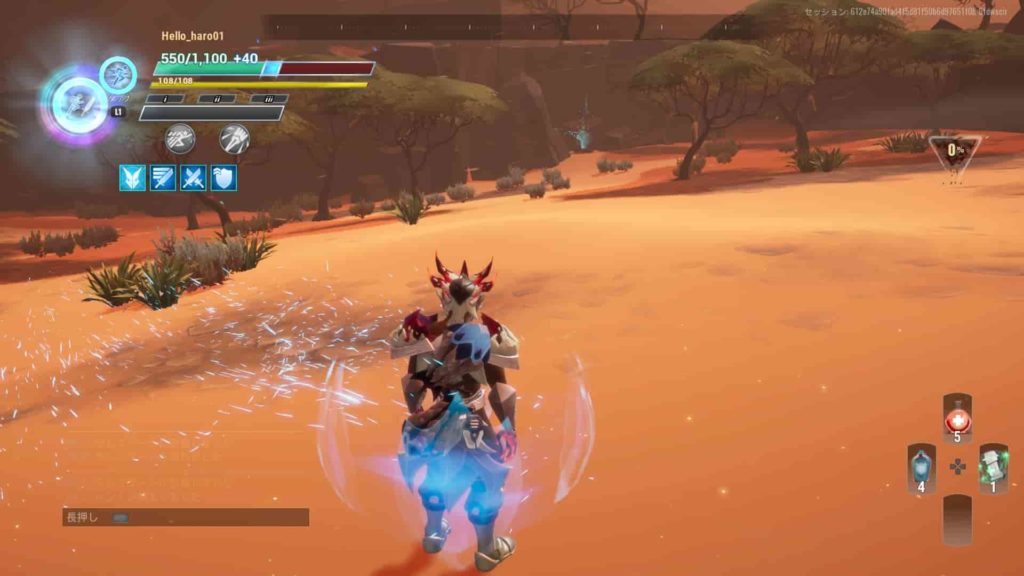1024x576 pixels.
Task: Select the blue shield buff icon
Action: tap(224, 178)
